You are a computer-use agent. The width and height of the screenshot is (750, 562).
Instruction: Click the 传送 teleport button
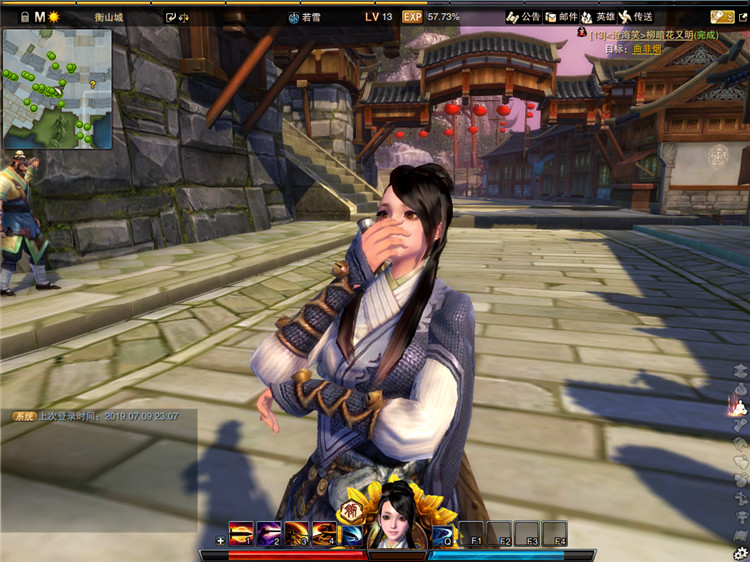(636, 17)
